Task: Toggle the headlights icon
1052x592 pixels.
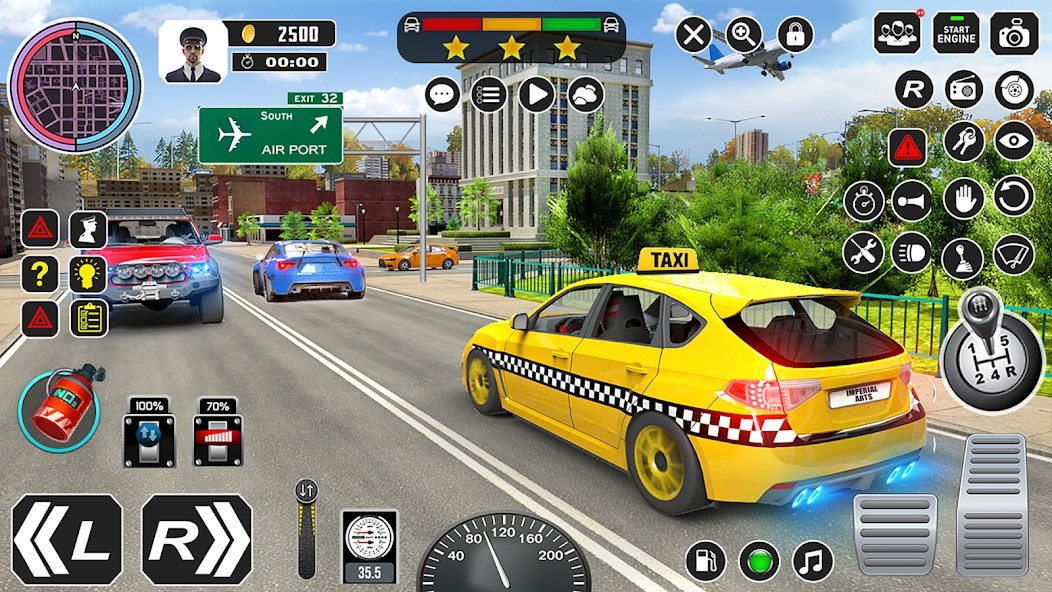Action: 912,252
